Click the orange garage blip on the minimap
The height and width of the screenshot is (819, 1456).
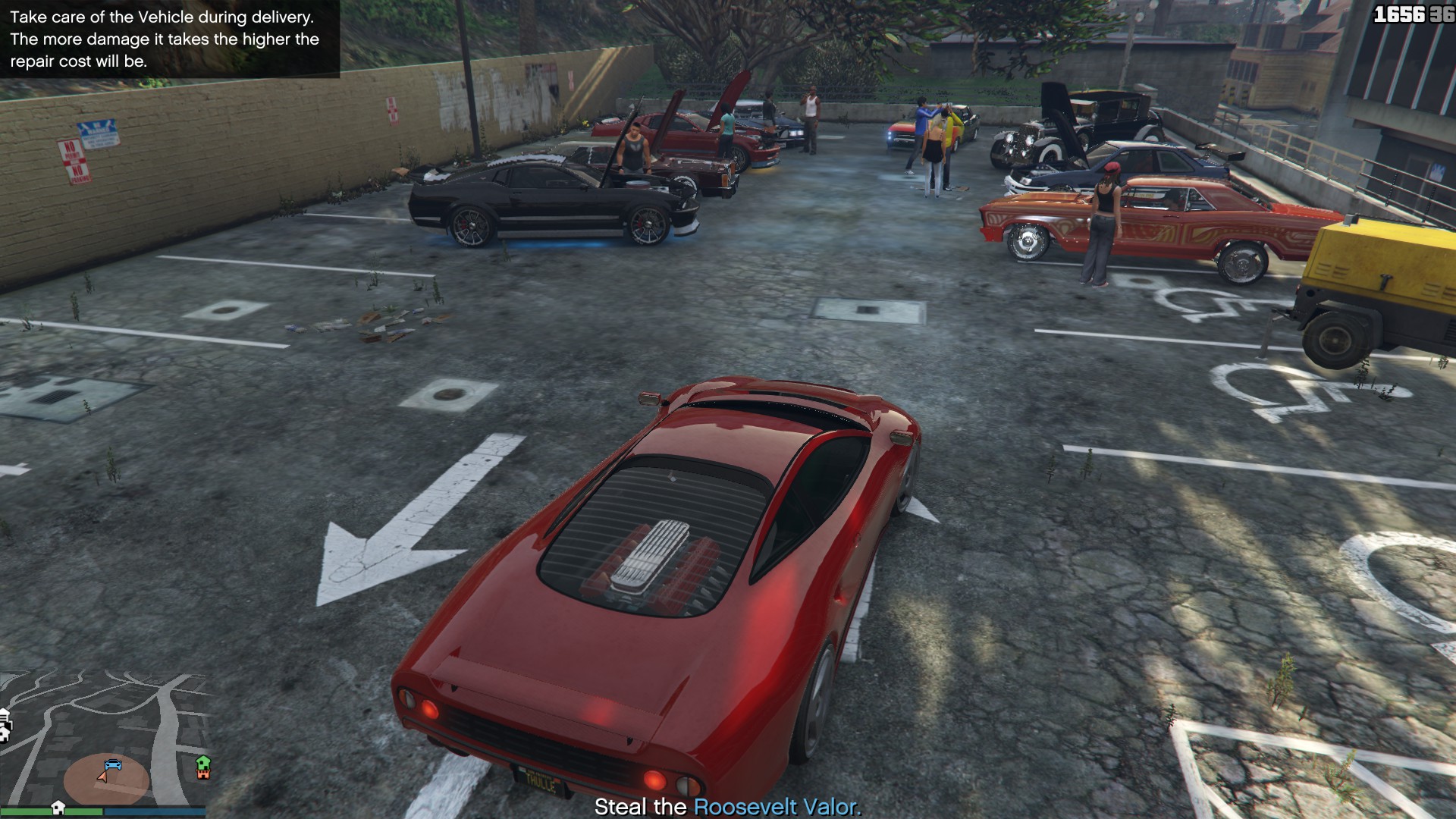[203, 775]
